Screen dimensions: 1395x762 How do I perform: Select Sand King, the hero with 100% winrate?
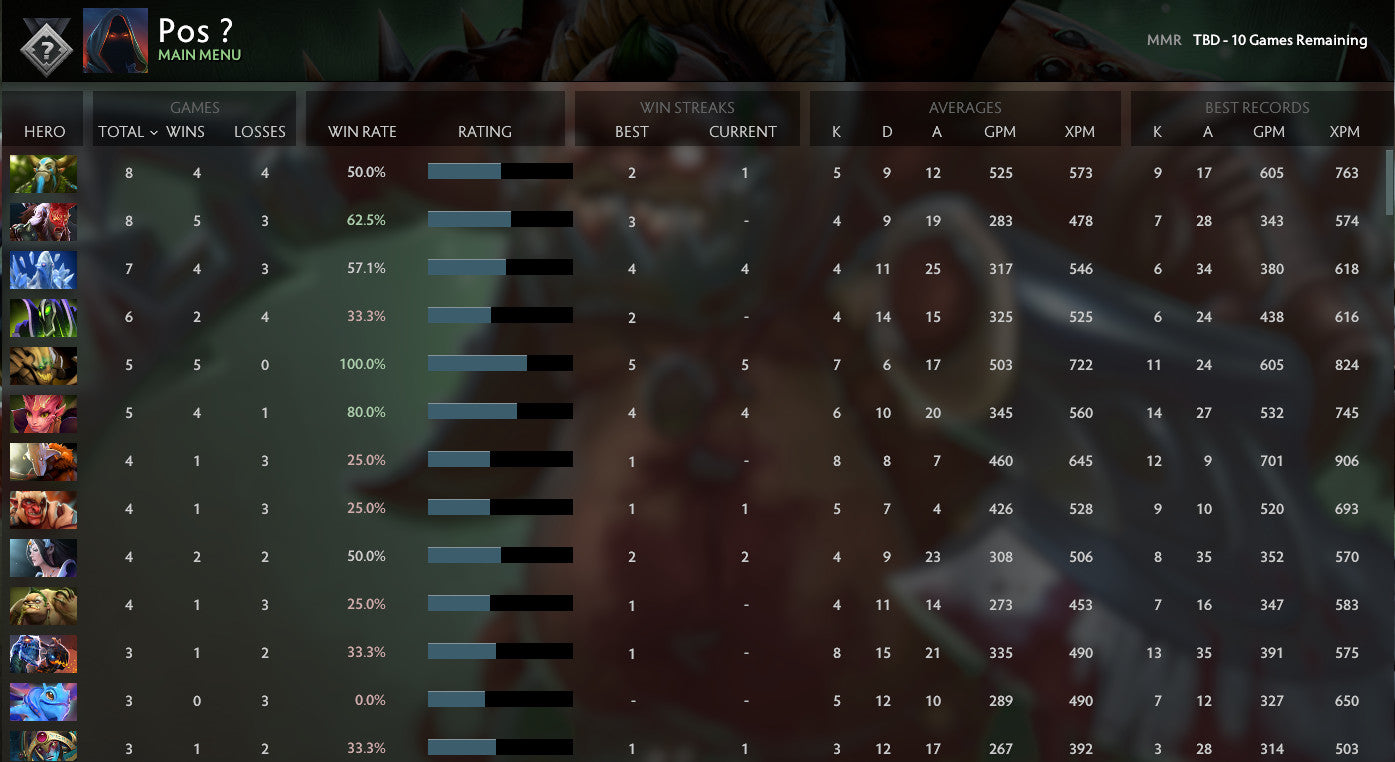click(43, 364)
